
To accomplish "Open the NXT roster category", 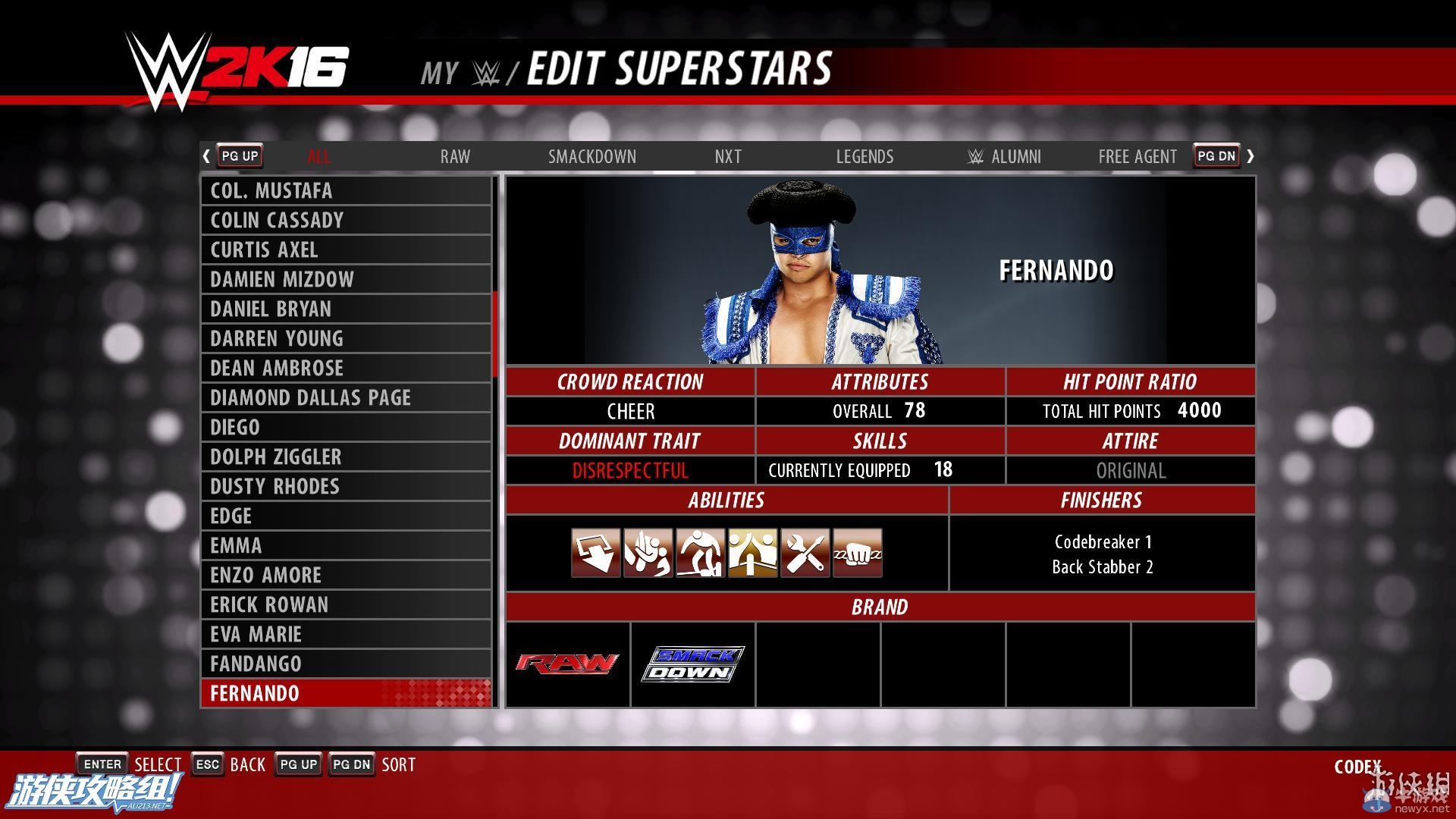I will [727, 156].
